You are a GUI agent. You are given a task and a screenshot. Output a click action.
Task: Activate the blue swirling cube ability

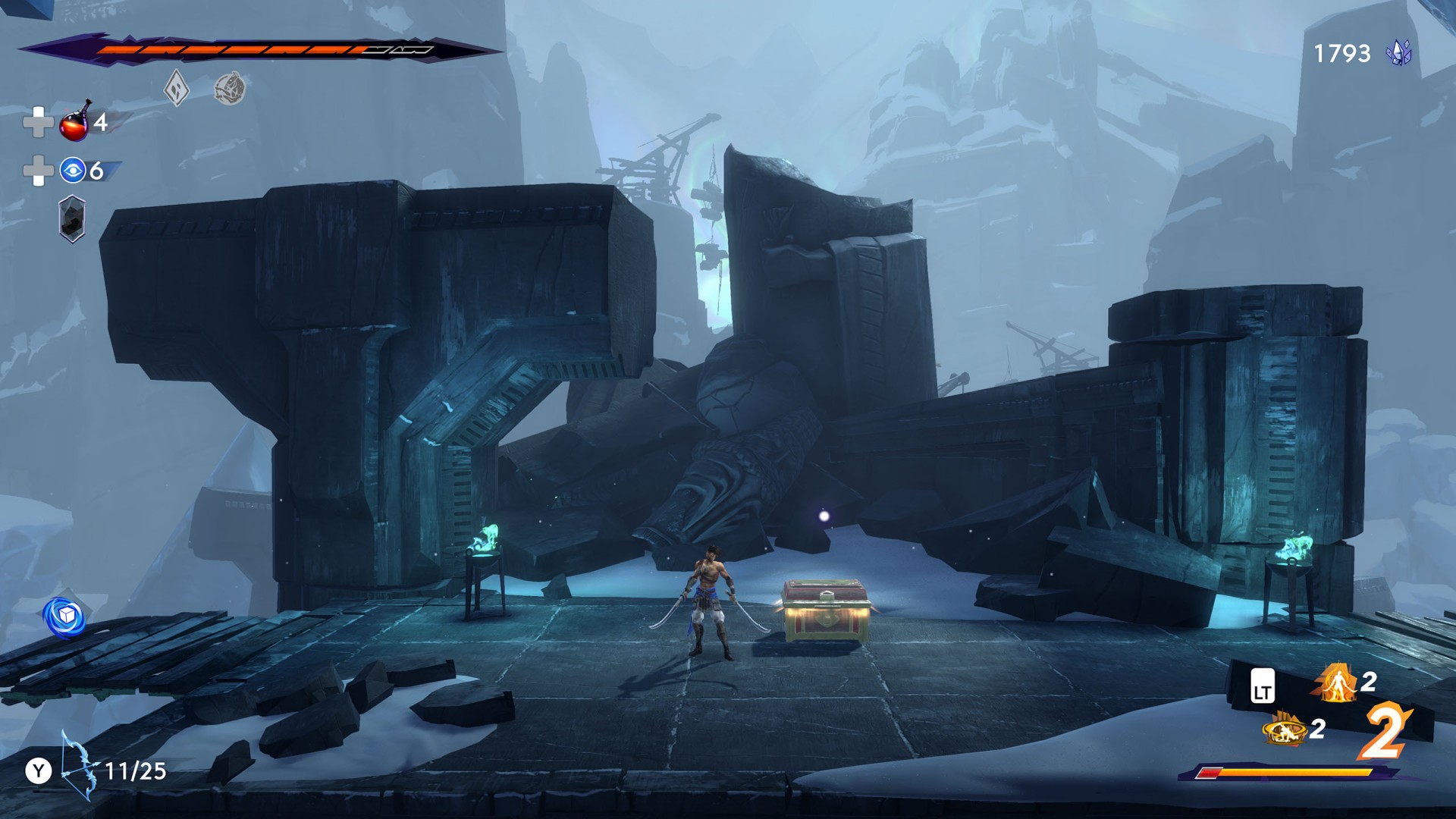point(65,616)
